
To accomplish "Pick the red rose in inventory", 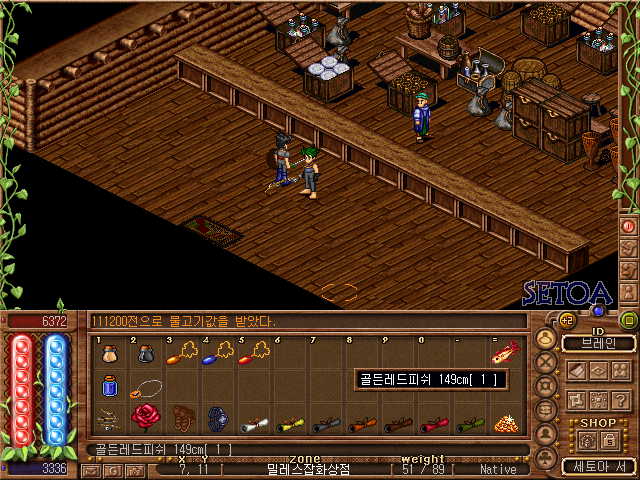I will coord(145,416).
